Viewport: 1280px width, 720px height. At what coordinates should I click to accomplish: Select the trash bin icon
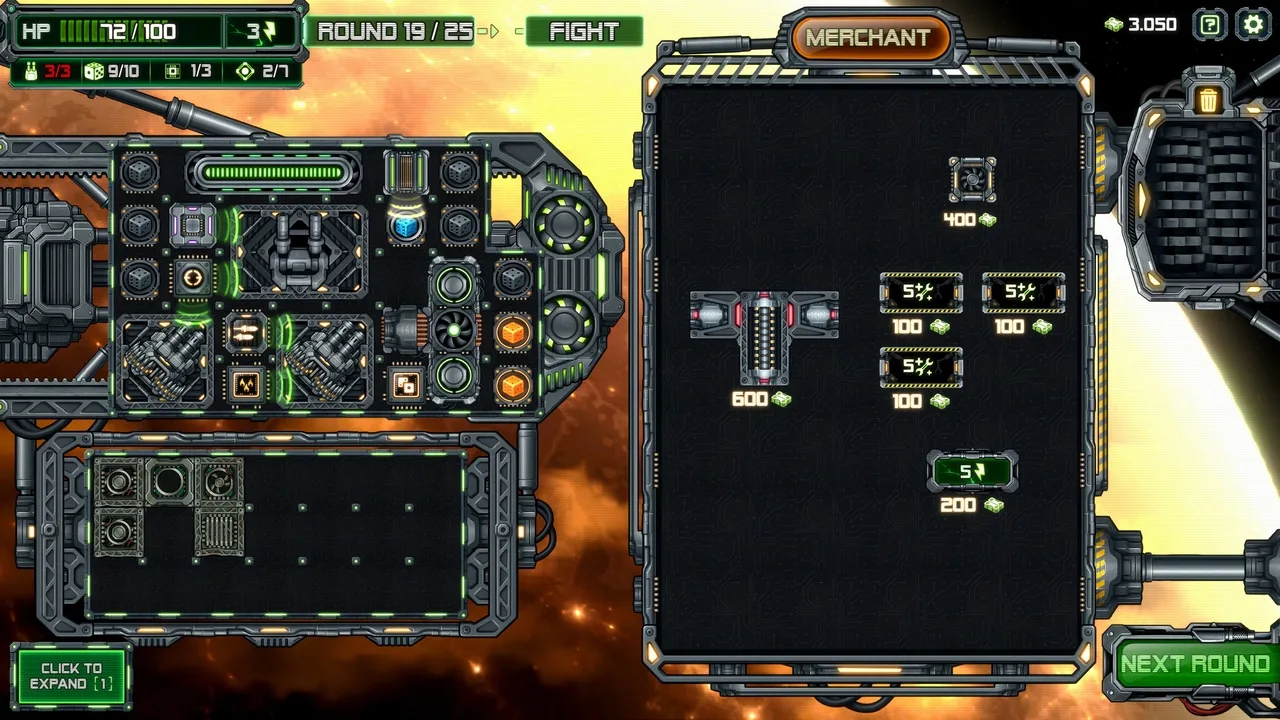click(1208, 100)
